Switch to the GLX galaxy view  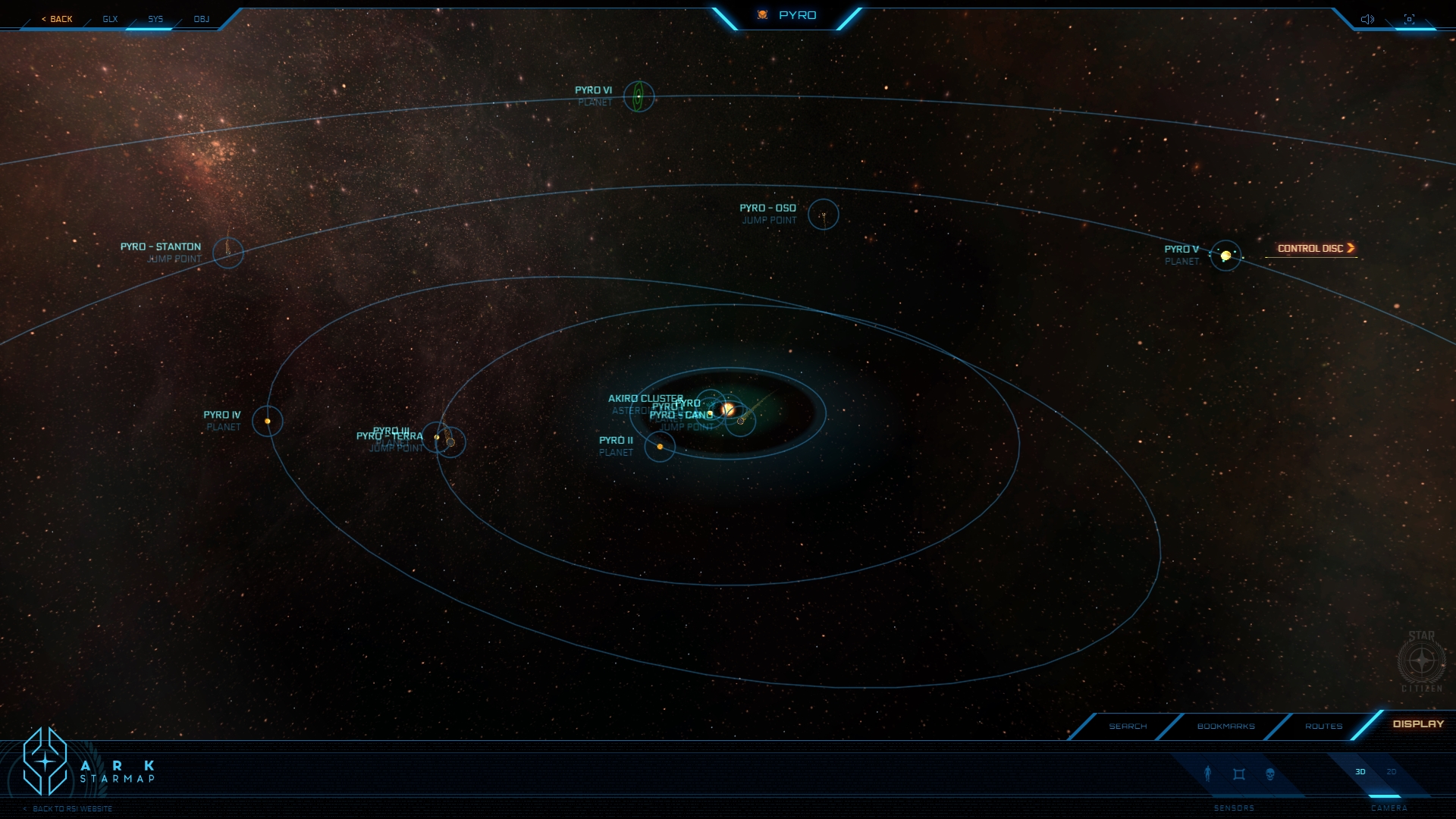click(x=111, y=19)
